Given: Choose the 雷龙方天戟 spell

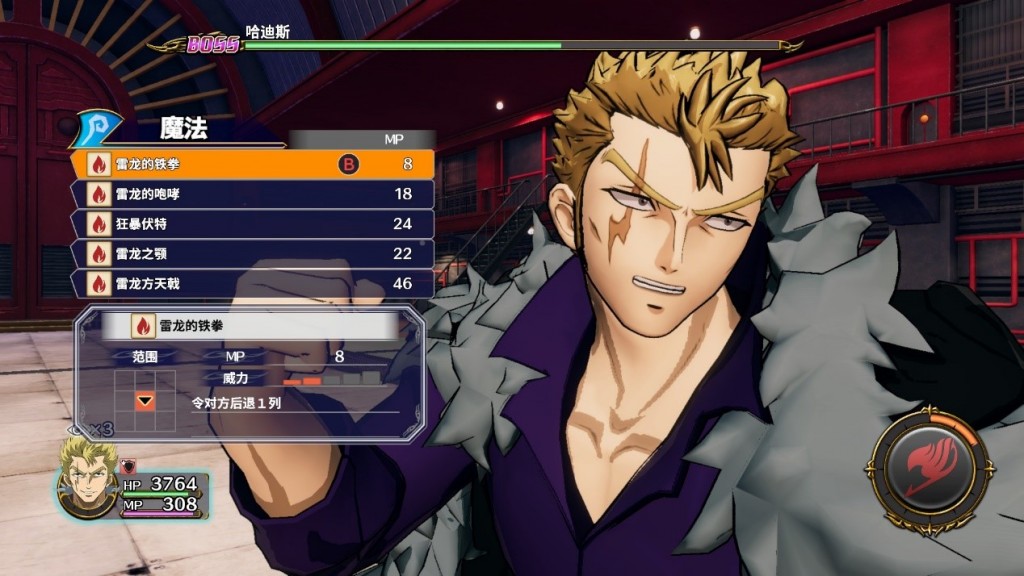Looking at the screenshot, I should click(x=250, y=284).
